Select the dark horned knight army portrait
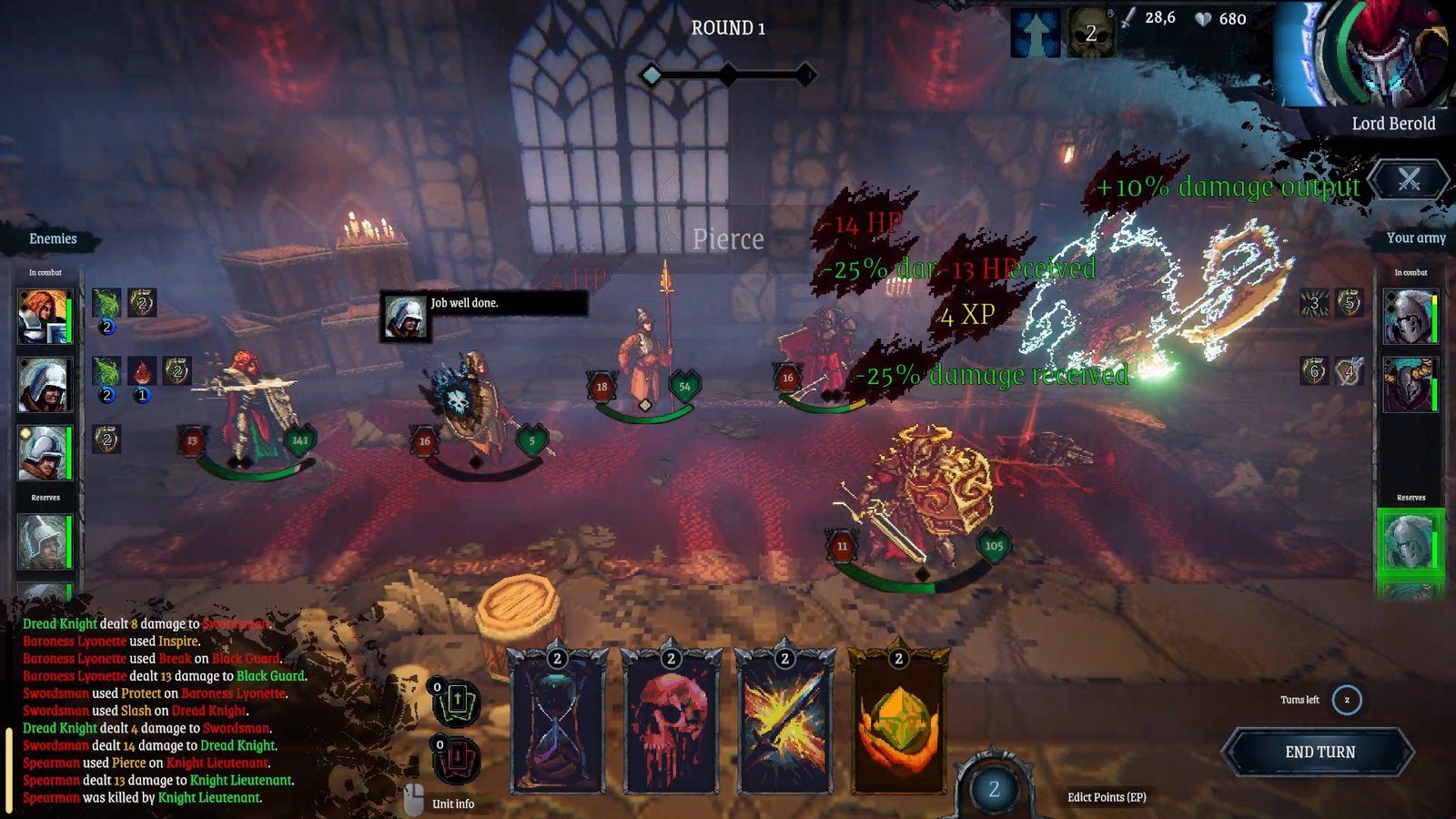 1409,385
